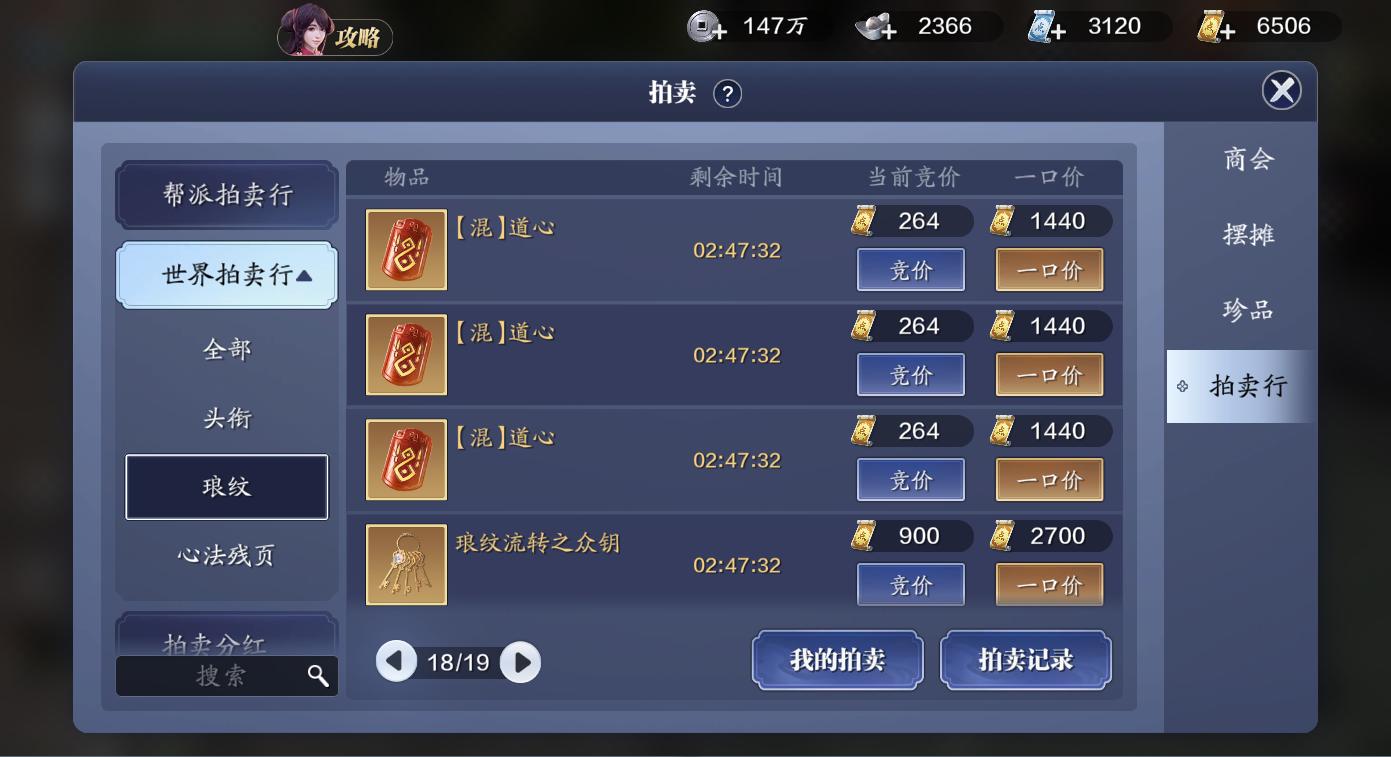Viewport: 1391px width, 757px height.
Task: Go to previous page with left arrow
Action: 398,662
